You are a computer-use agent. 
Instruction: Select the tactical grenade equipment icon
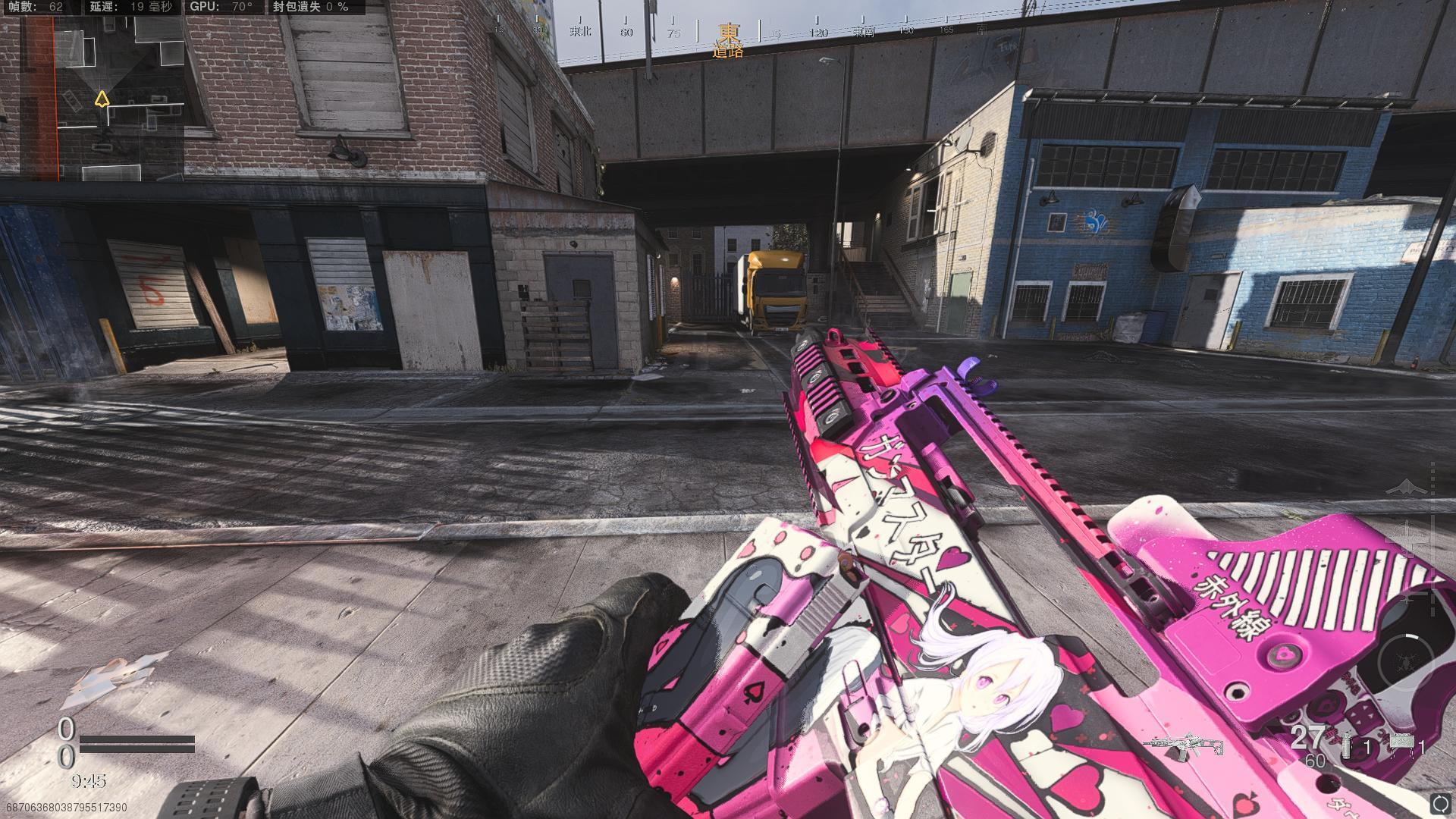pyautogui.click(x=1346, y=745)
